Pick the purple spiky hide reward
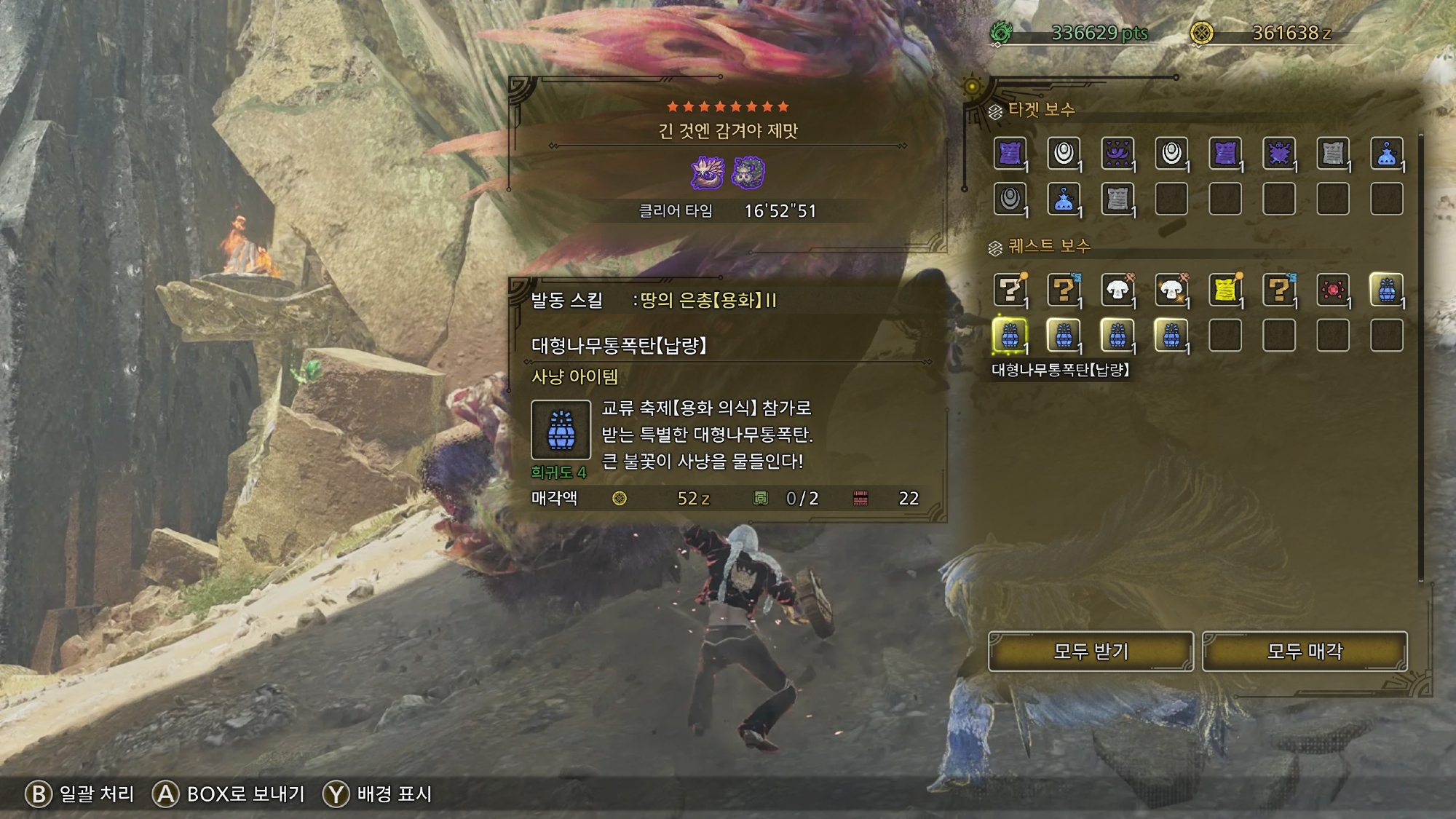Viewport: 1456px width, 819px height. pyautogui.click(x=1279, y=154)
